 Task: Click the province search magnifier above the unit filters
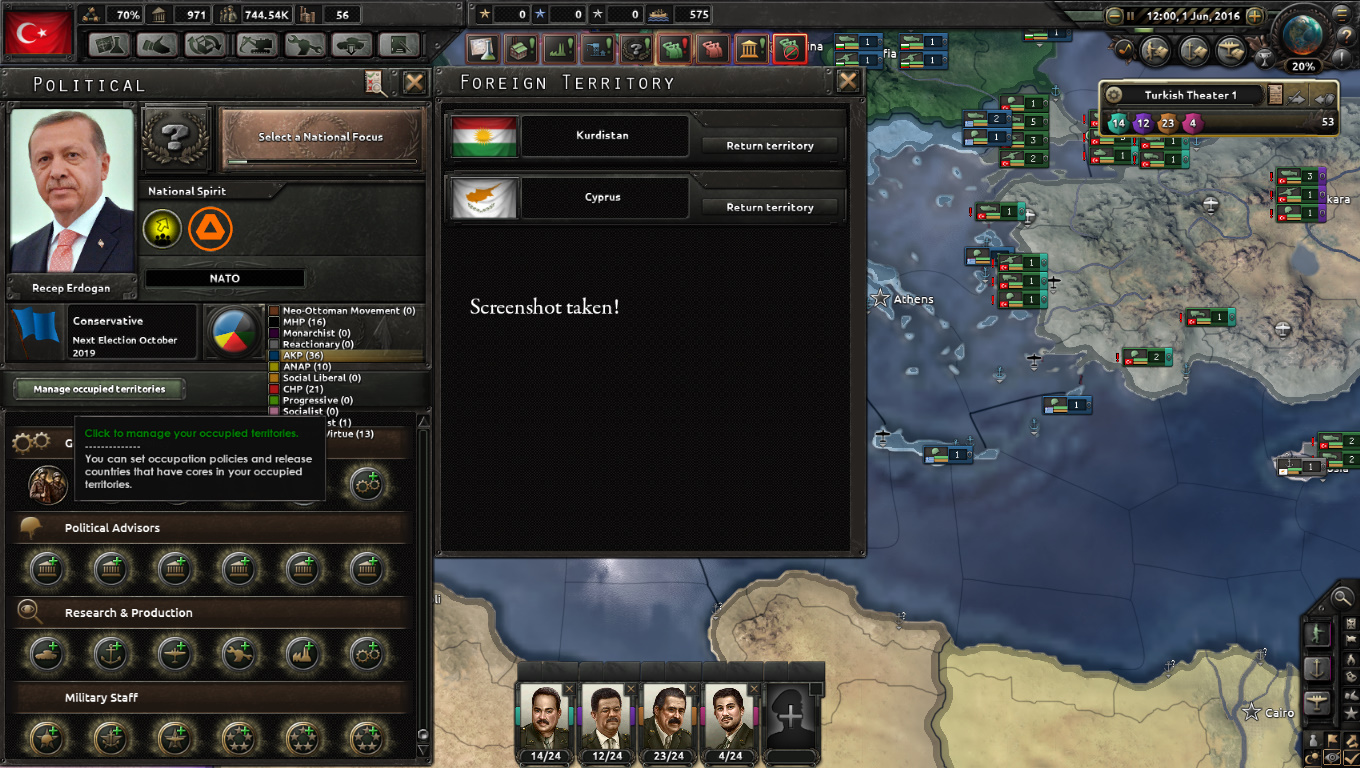[x=1342, y=597]
